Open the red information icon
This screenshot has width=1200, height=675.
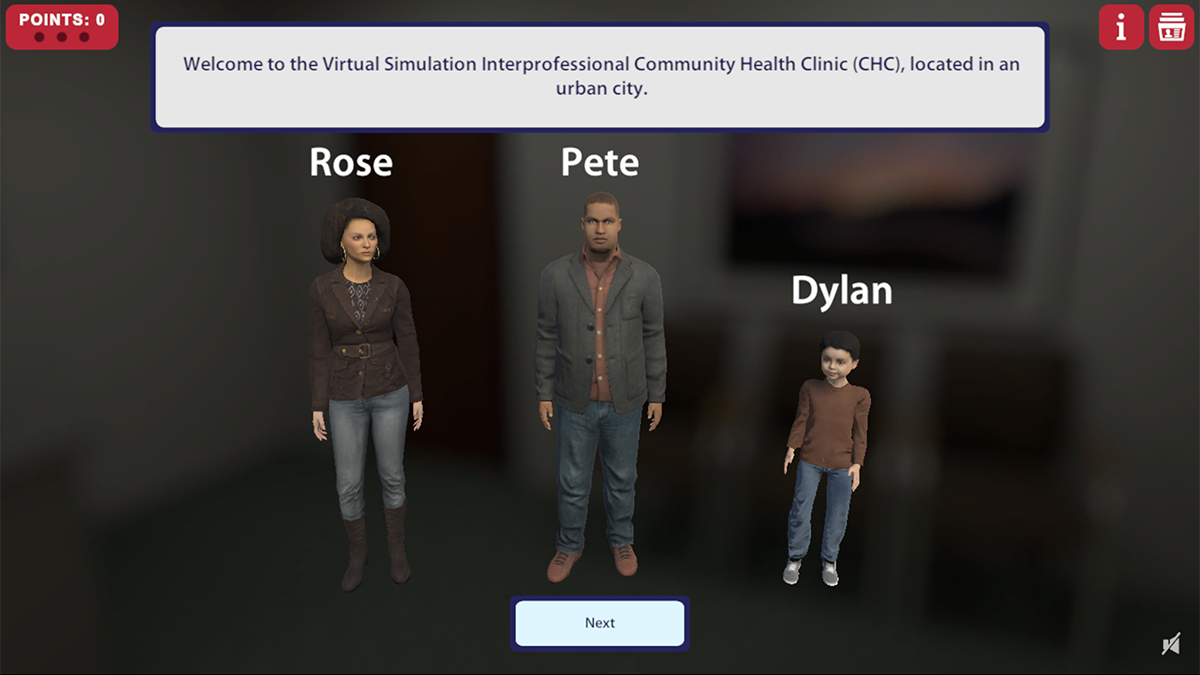coord(1121,27)
